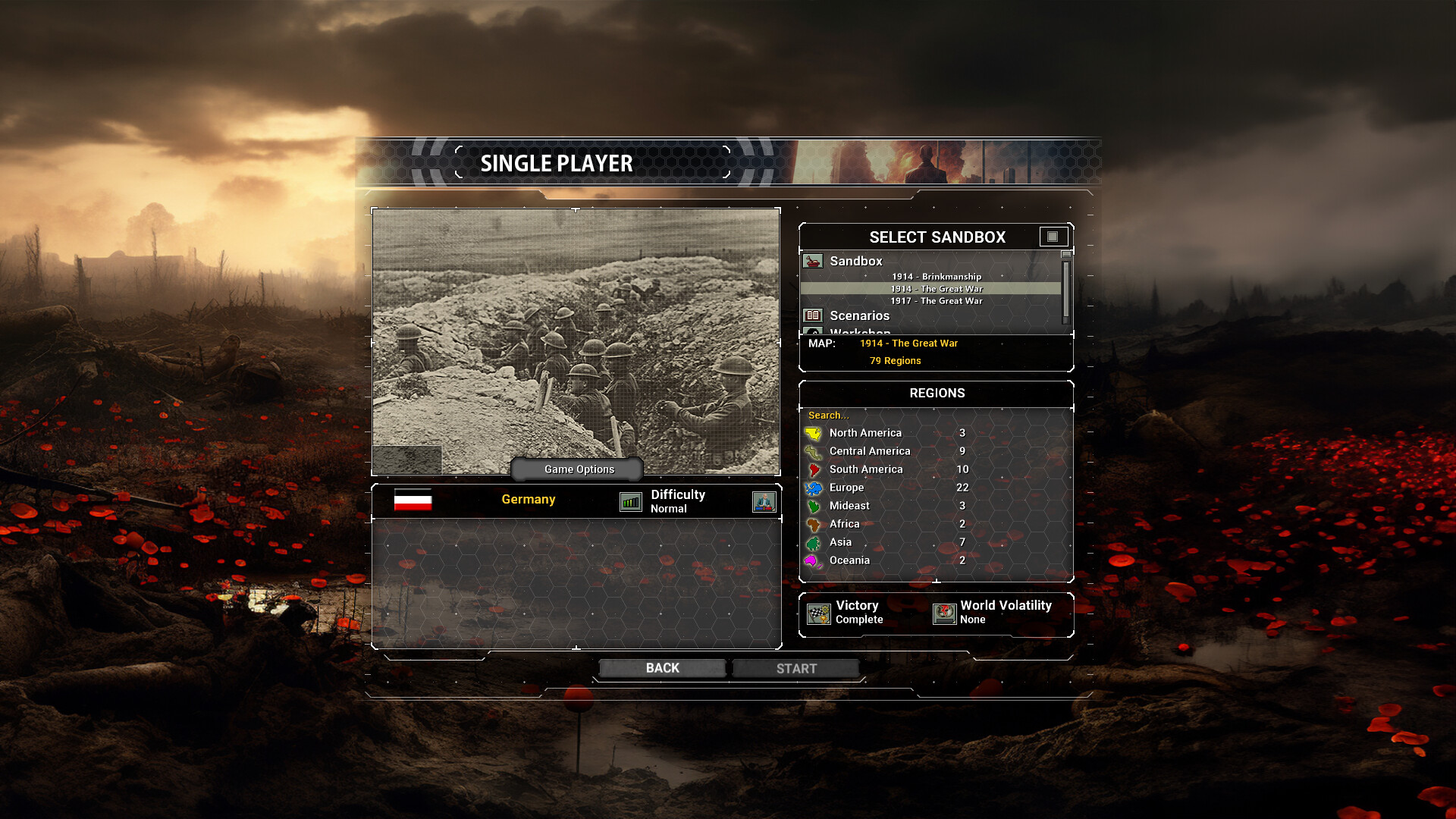The width and height of the screenshot is (1456, 819).
Task: Toggle the square checkbox in Select Sandbox header
Action: point(1054,237)
